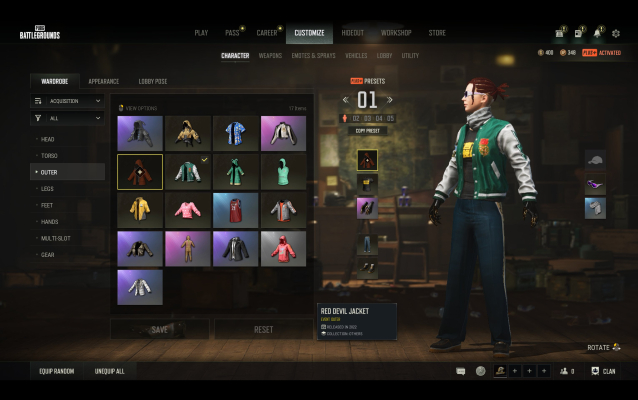
Task: Show the Gear category items
Action: (47, 254)
